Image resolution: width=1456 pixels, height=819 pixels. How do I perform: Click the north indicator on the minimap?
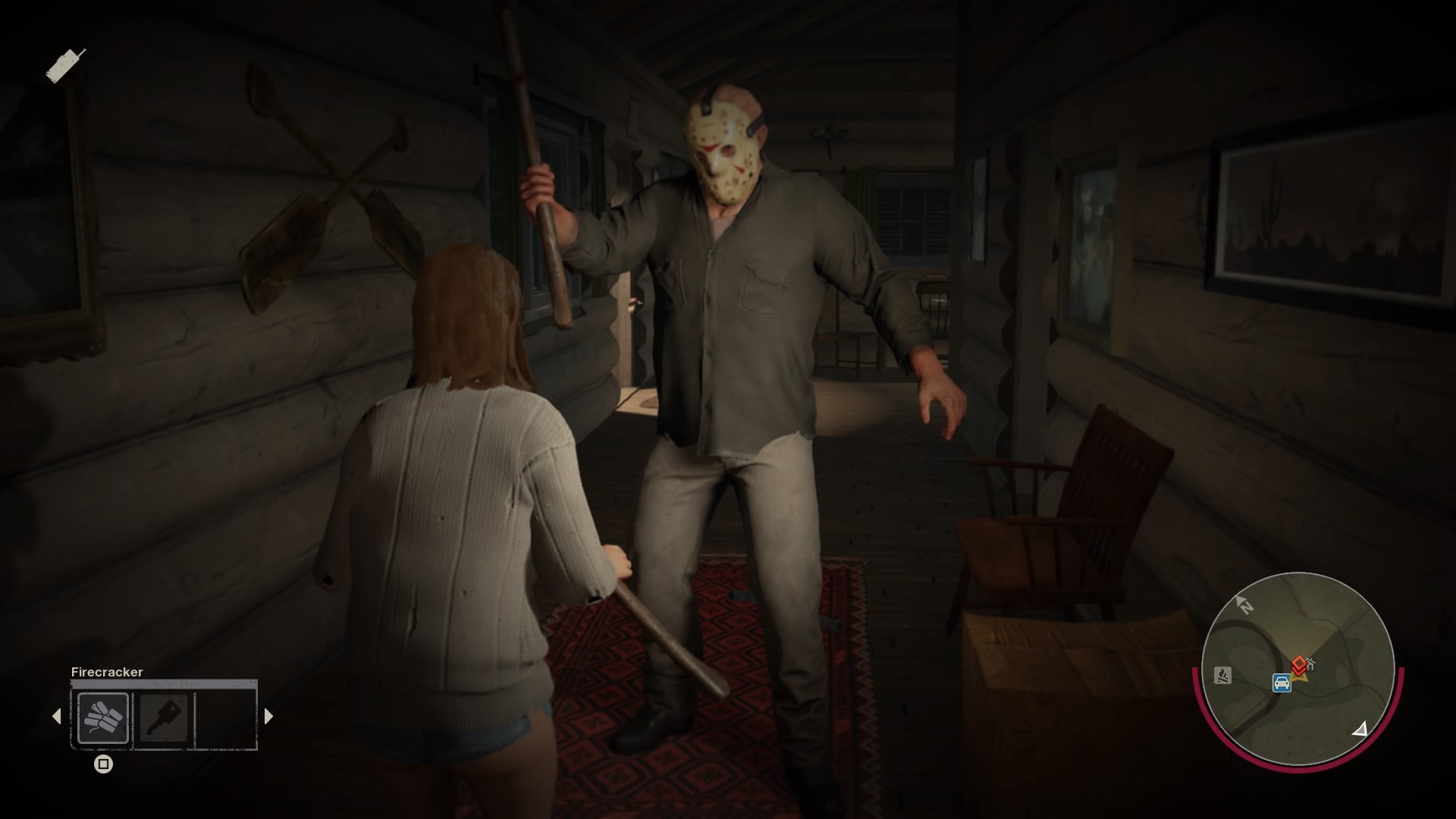coord(1244,605)
